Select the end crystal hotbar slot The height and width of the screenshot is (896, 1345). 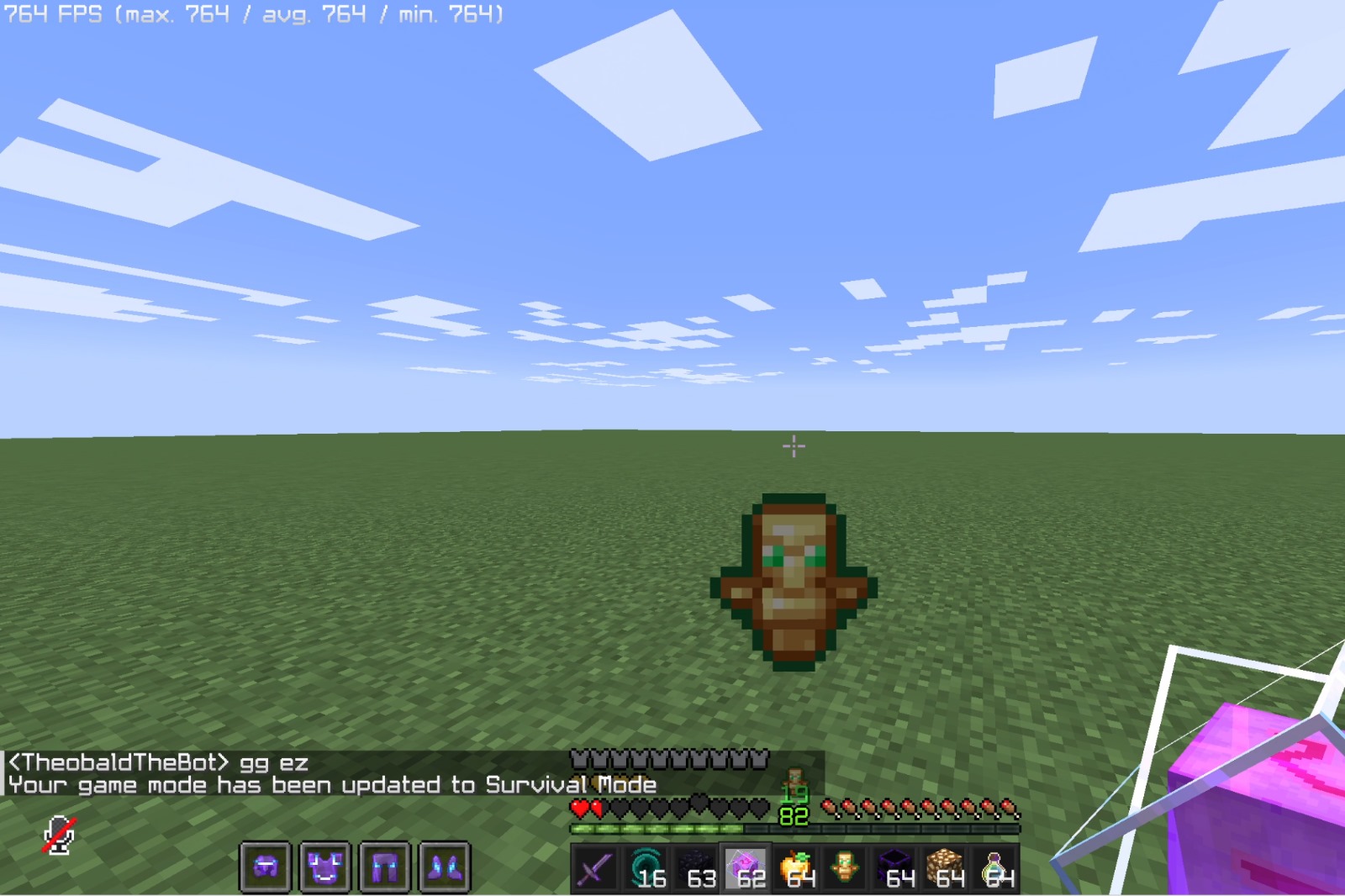tap(748, 872)
